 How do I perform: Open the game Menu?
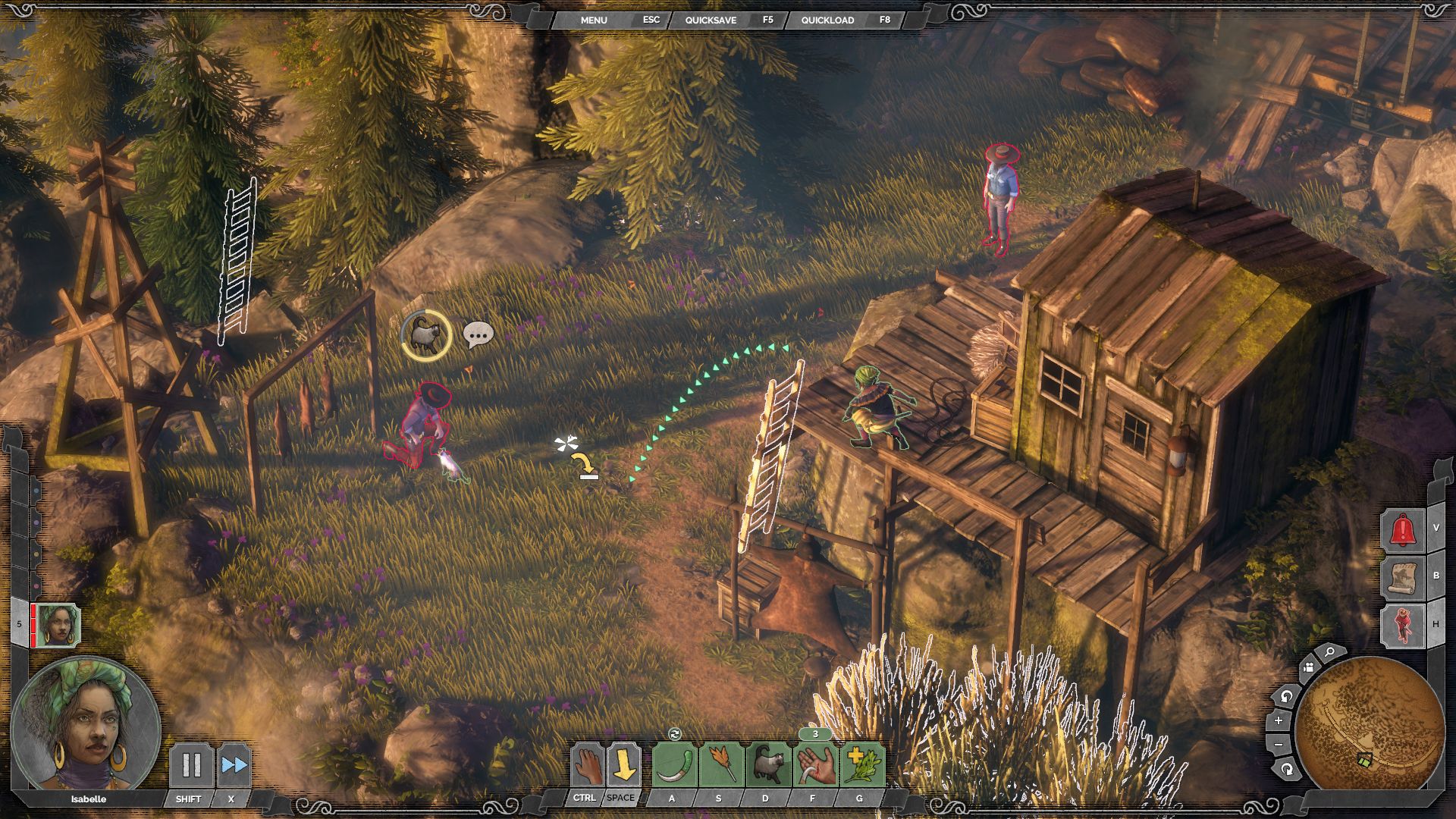pos(594,20)
